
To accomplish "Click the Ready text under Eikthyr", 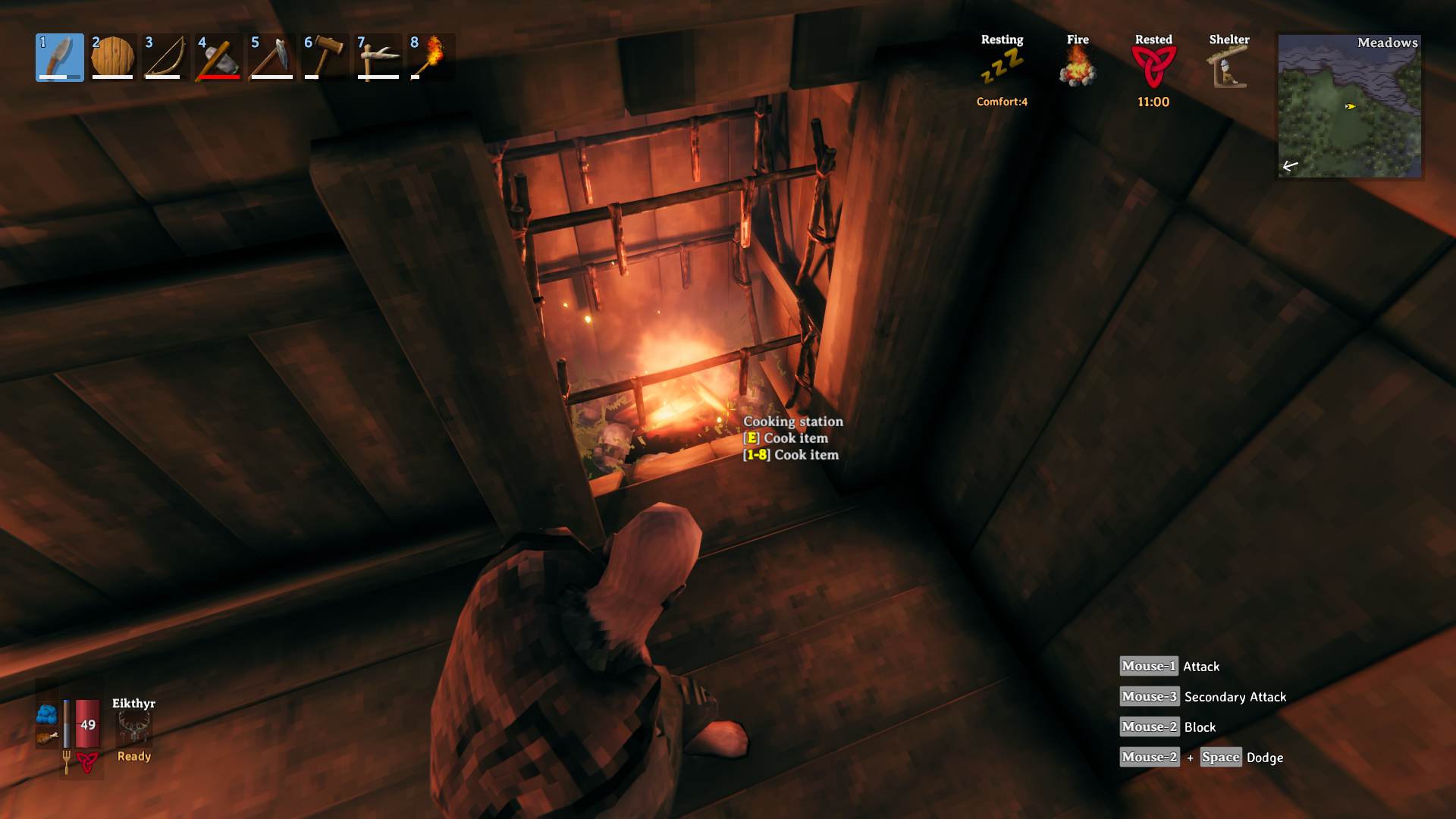I will pyautogui.click(x=133, y=756).
